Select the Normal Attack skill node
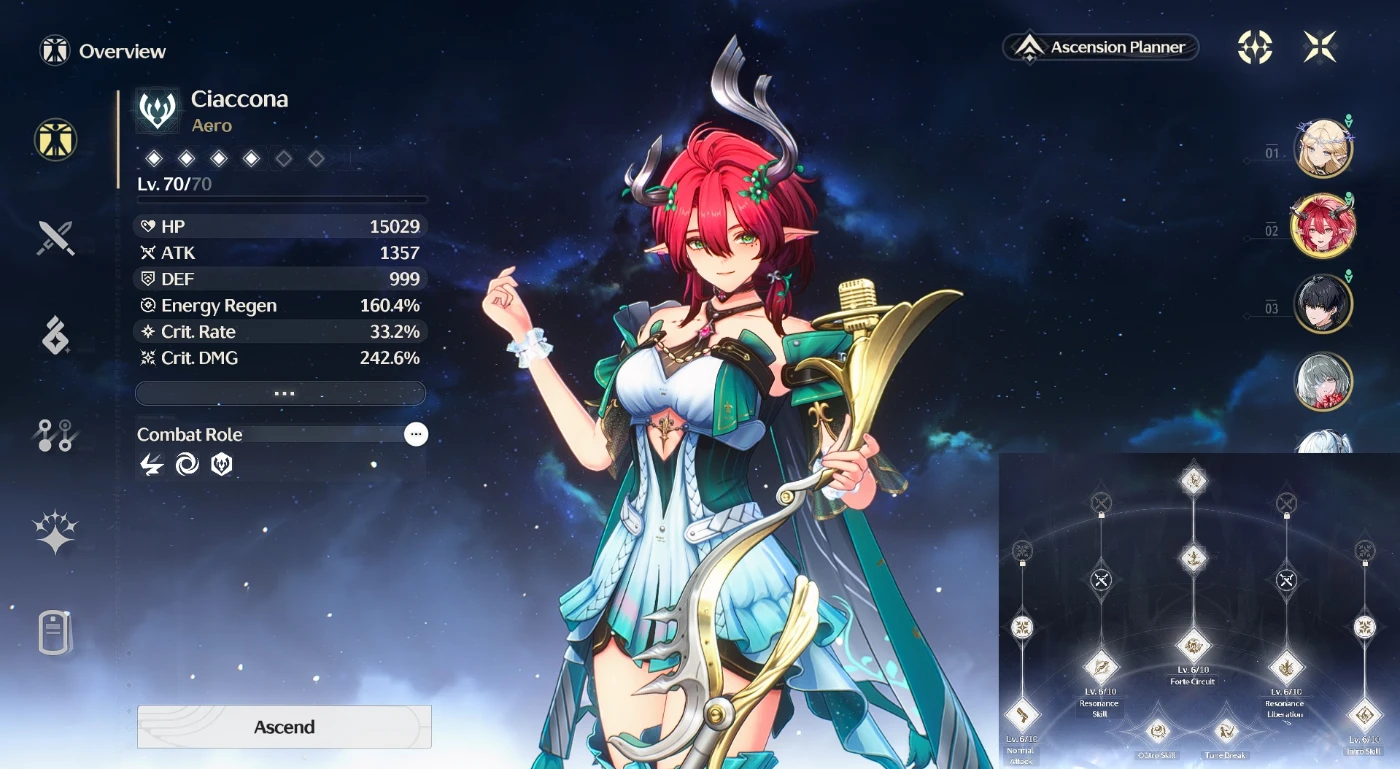The height and width of the screenshot is (769, 1400). click(1022, 714)
